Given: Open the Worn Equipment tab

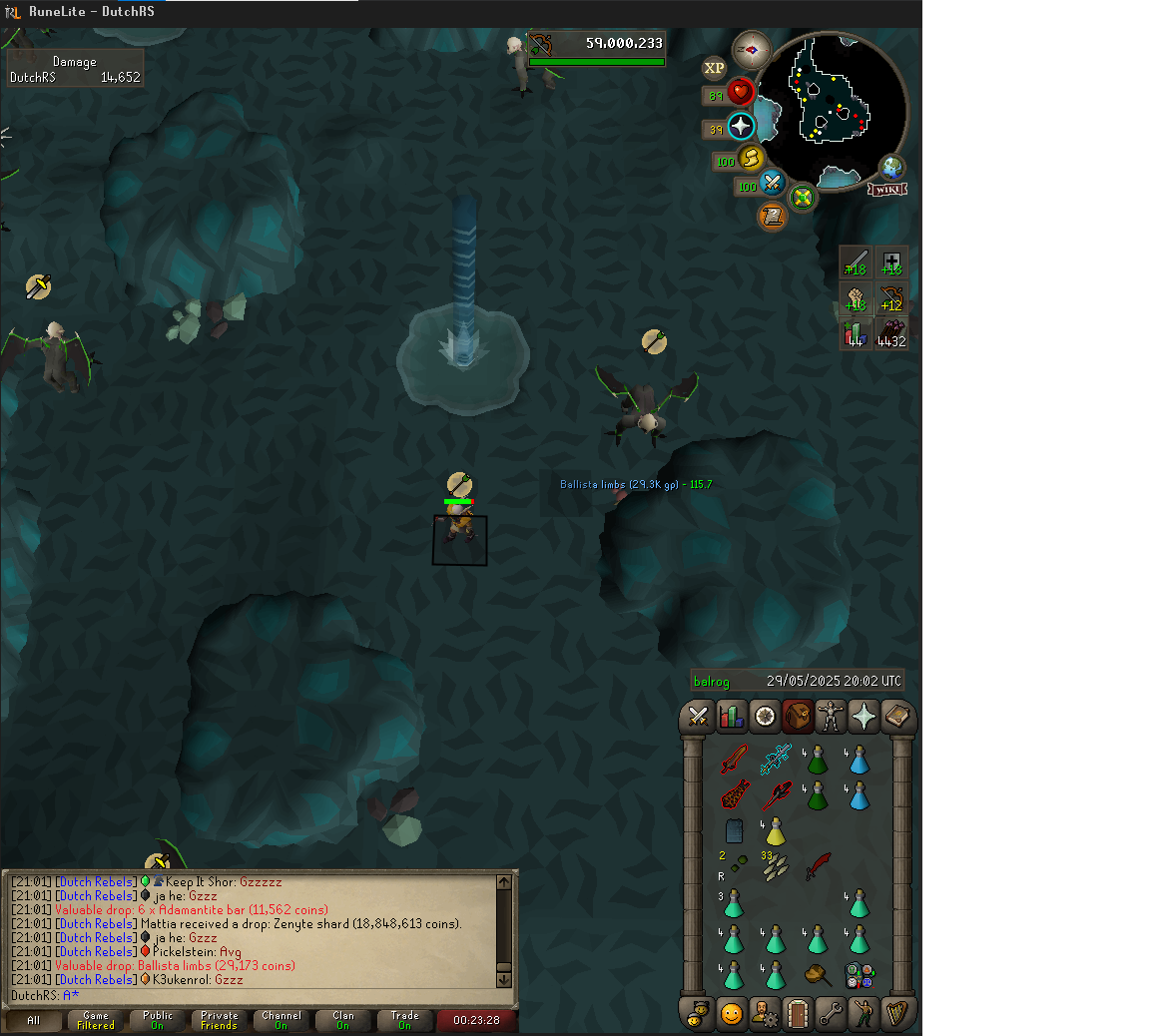Looking at the screenshot, I should click(831, 717).
